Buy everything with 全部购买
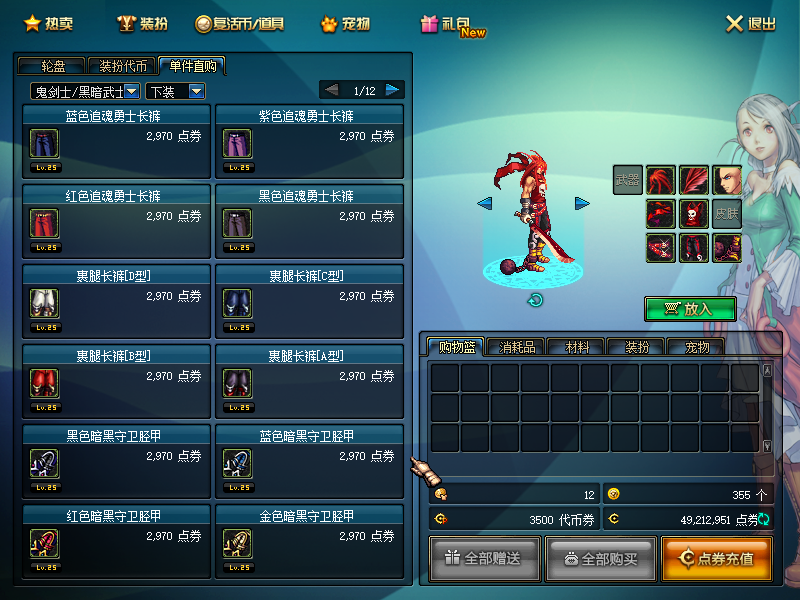Image resolution: width=800 pixels, height=600 pixels. click(601, 558)
